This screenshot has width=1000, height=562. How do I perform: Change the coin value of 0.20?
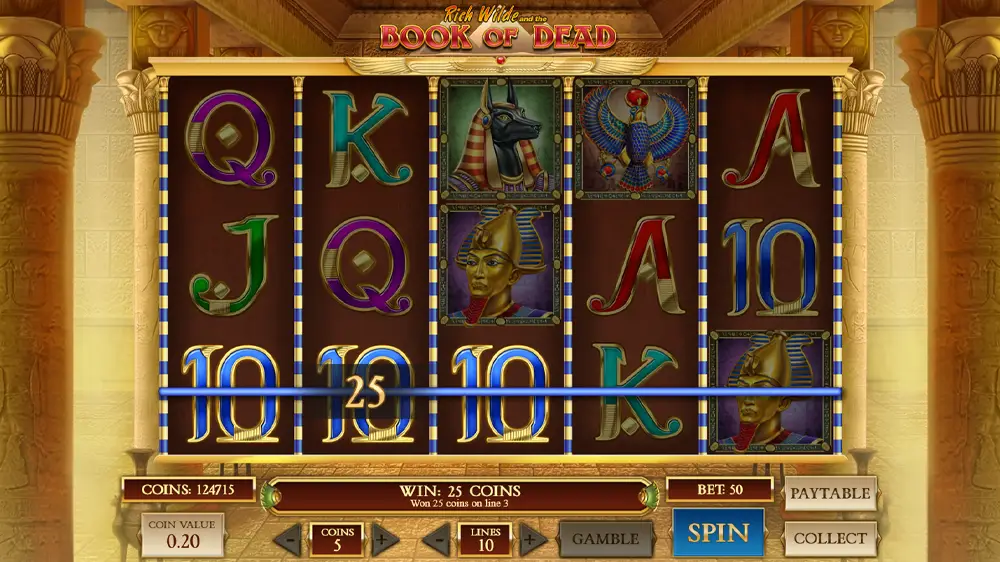pos(181,535)
